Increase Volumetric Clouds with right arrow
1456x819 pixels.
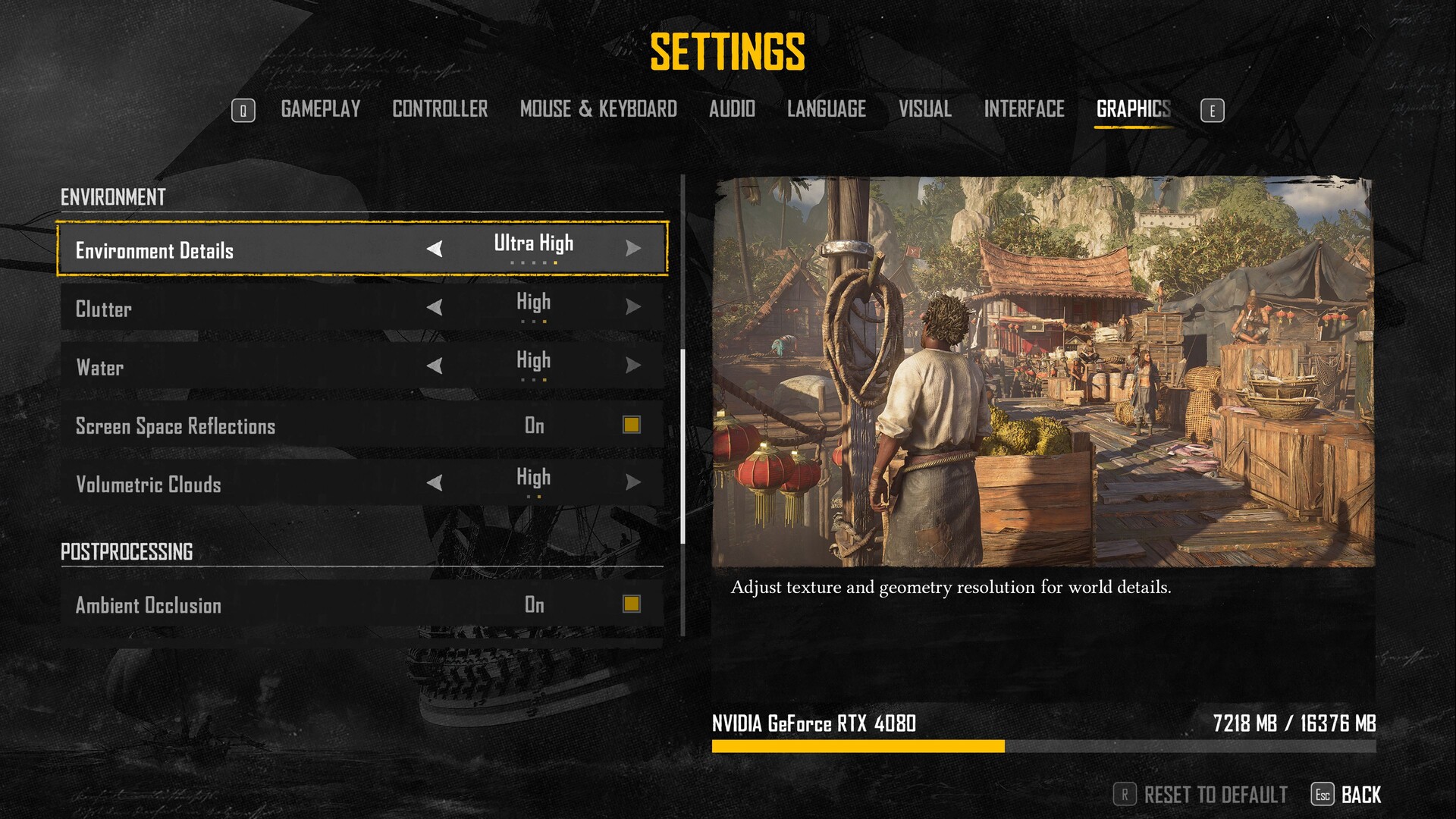click(x=633, y=482)
